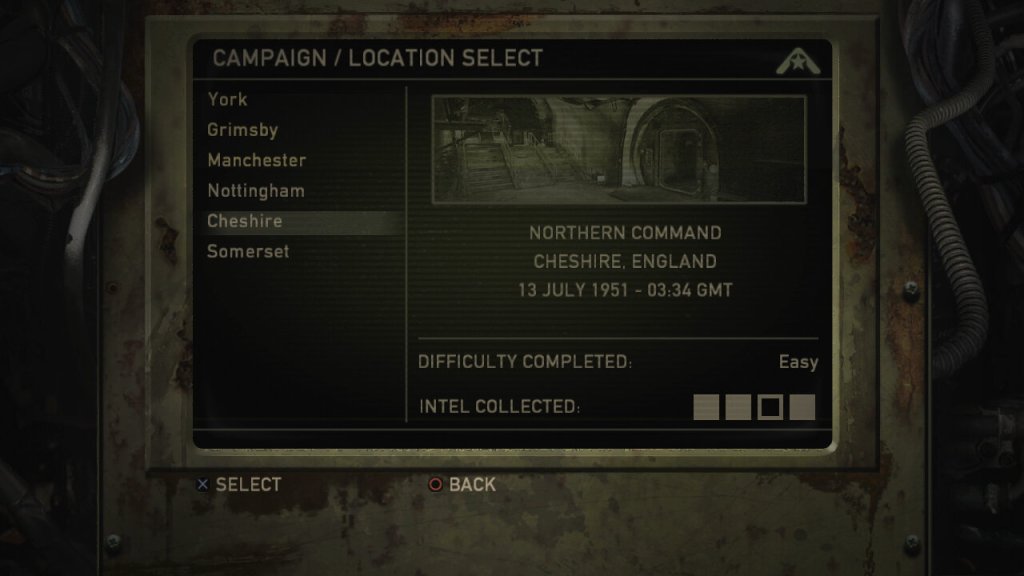Select the Manchester campaign location
This screenshot has height=576, width=1024.
click(257, 160)
